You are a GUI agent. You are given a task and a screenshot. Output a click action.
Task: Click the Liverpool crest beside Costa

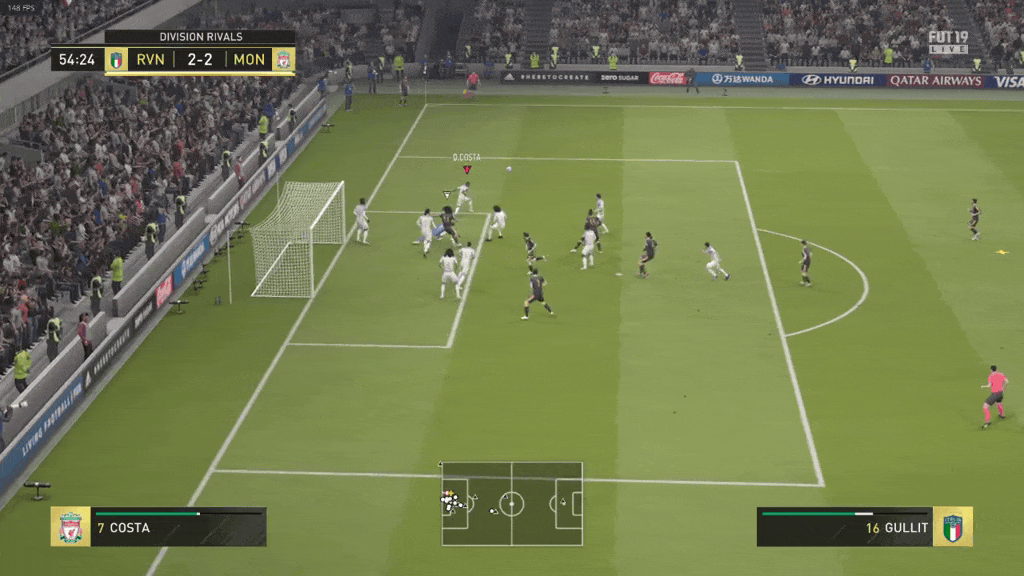click(70, 527)
